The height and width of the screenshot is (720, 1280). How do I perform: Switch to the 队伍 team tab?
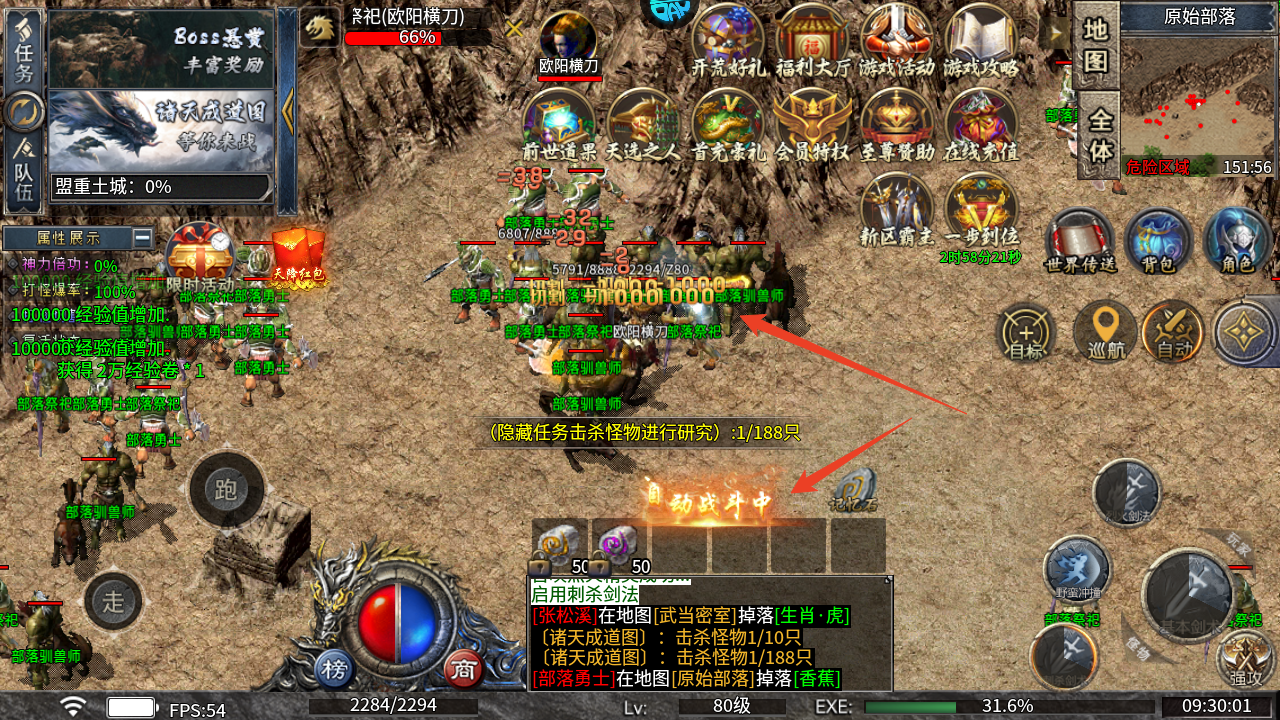[24, 172]
